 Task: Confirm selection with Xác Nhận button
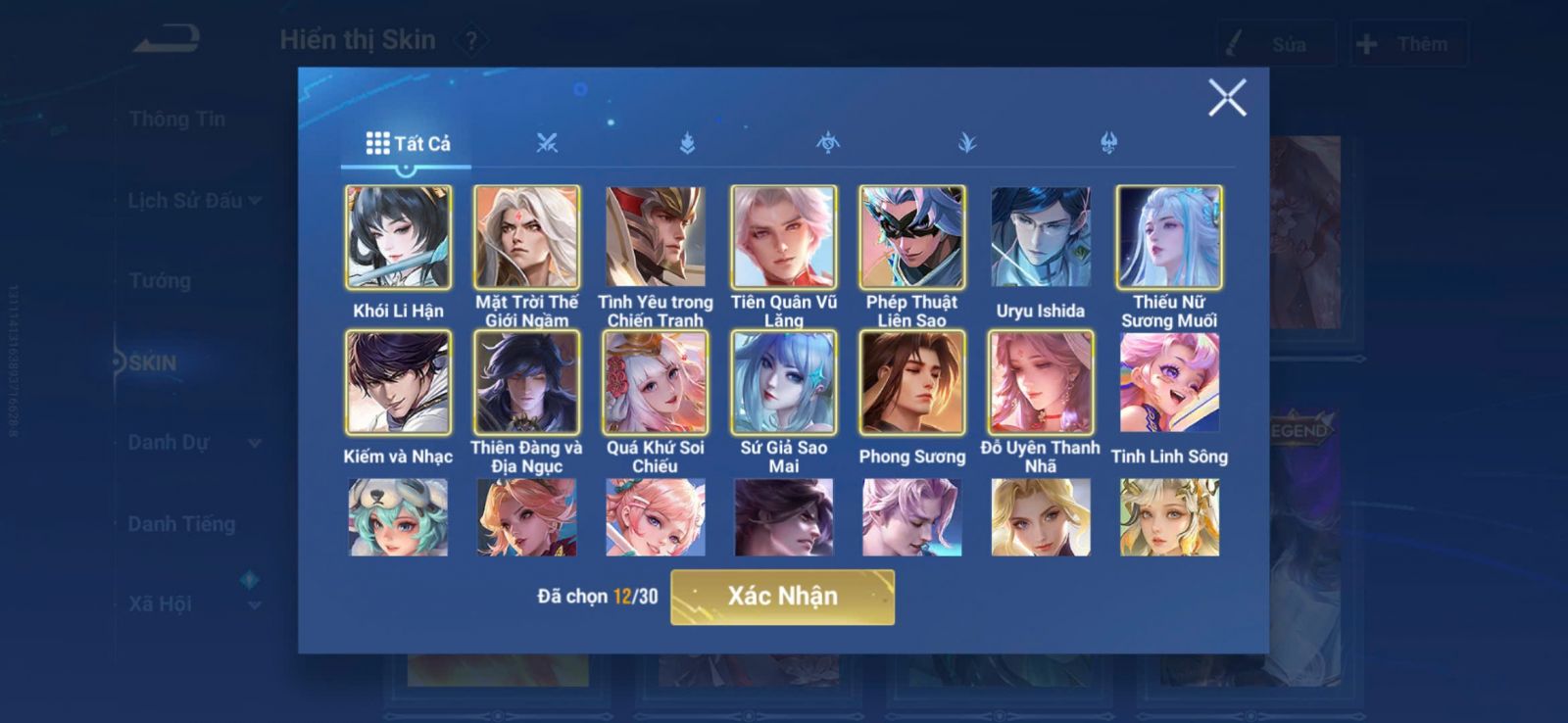782,597
